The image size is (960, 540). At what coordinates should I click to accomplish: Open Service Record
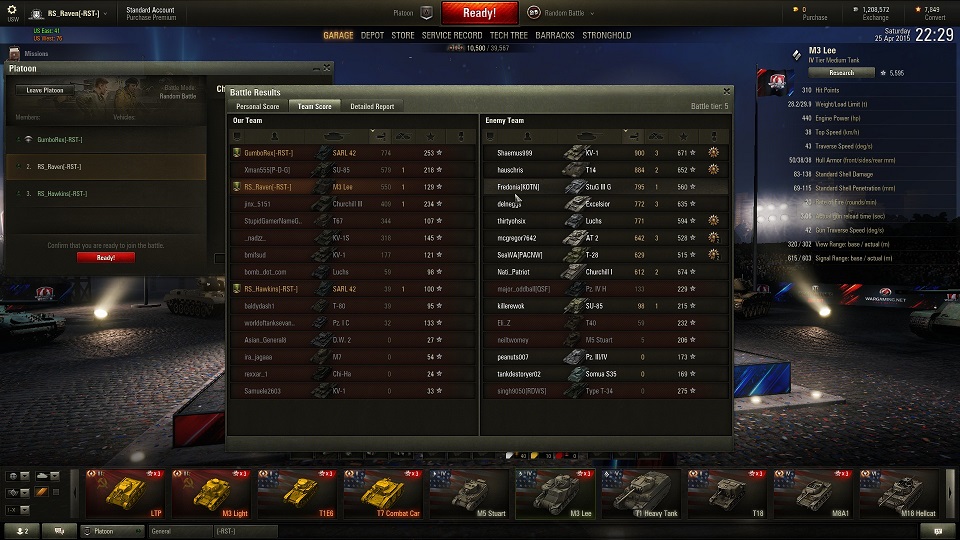point(452,35)
